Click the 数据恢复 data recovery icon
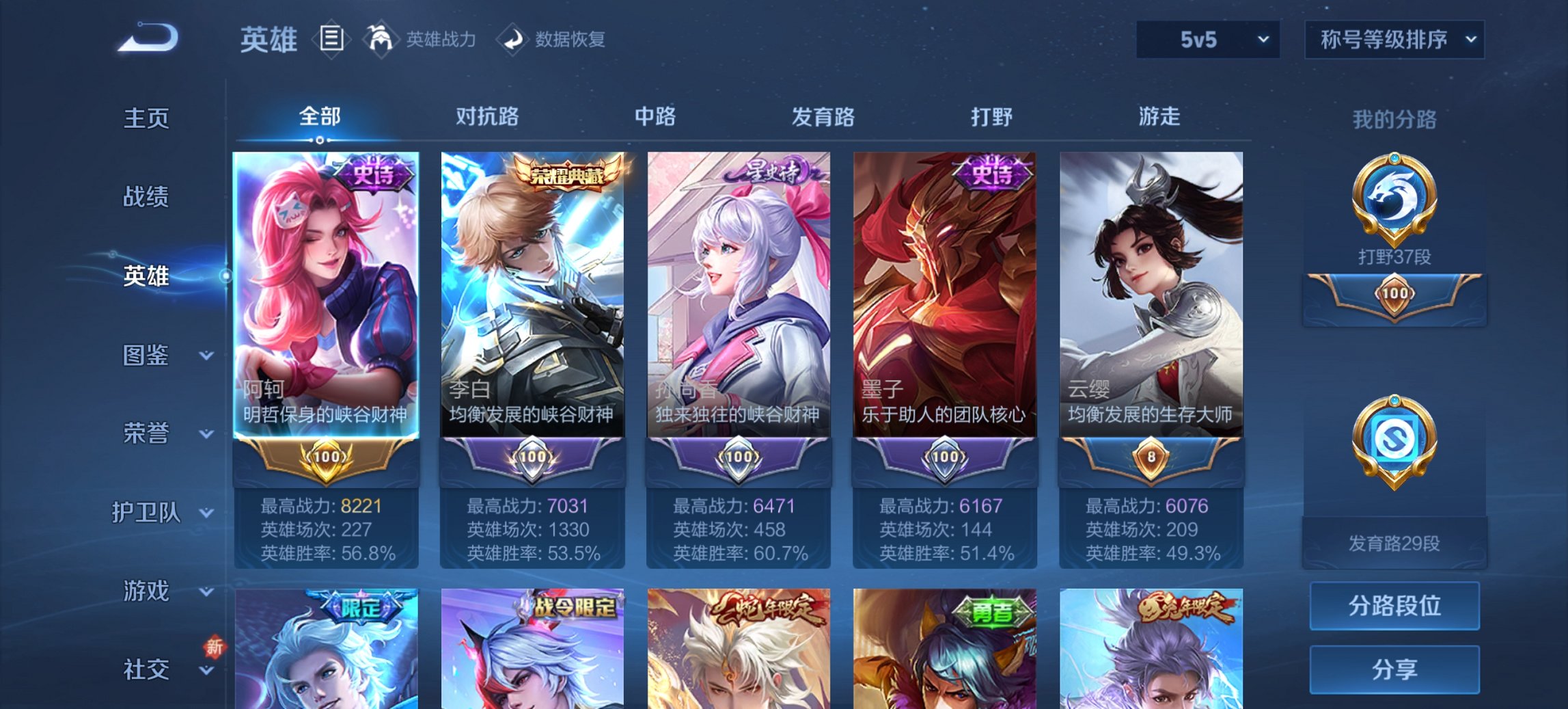This screenshot has width=1568, height=709. point(511,39)
